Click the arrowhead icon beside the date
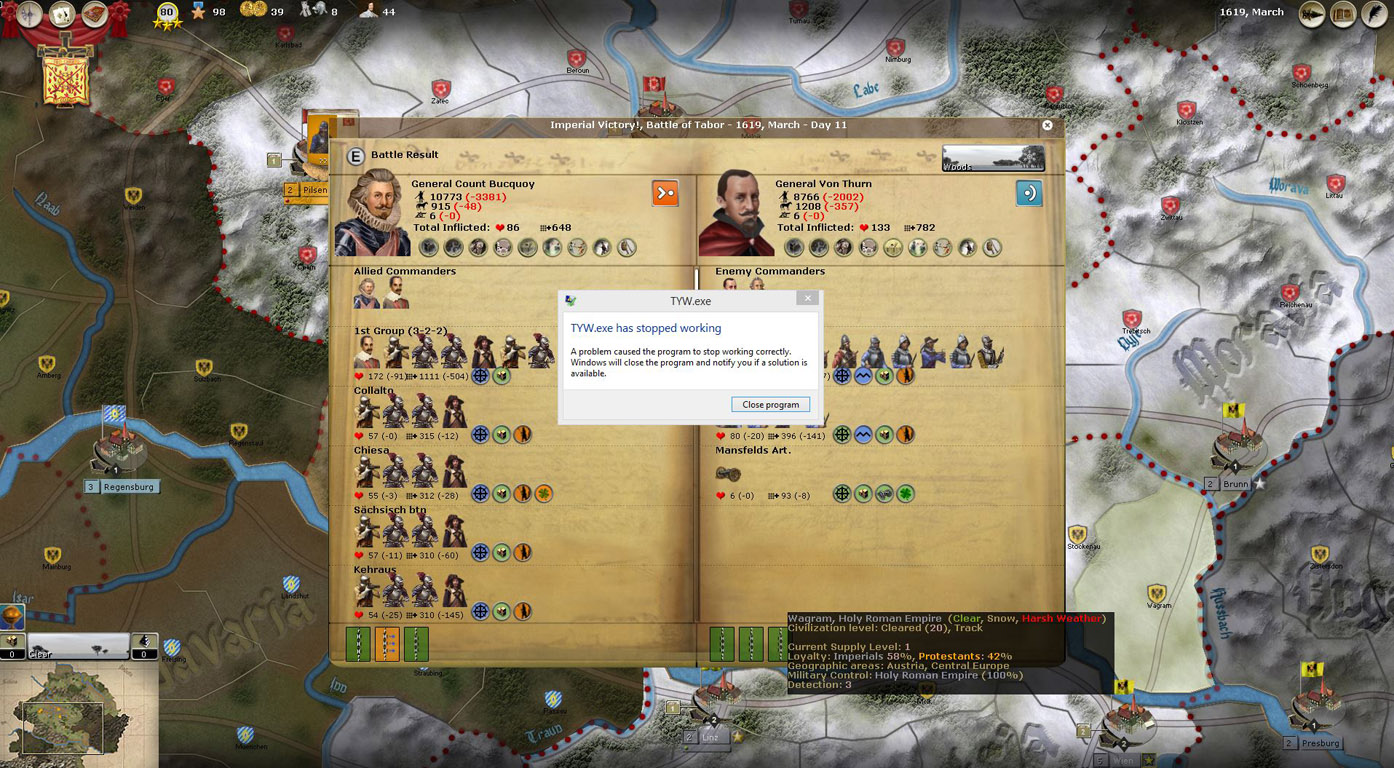The image size is (1394, 768). coord(1312,14)
